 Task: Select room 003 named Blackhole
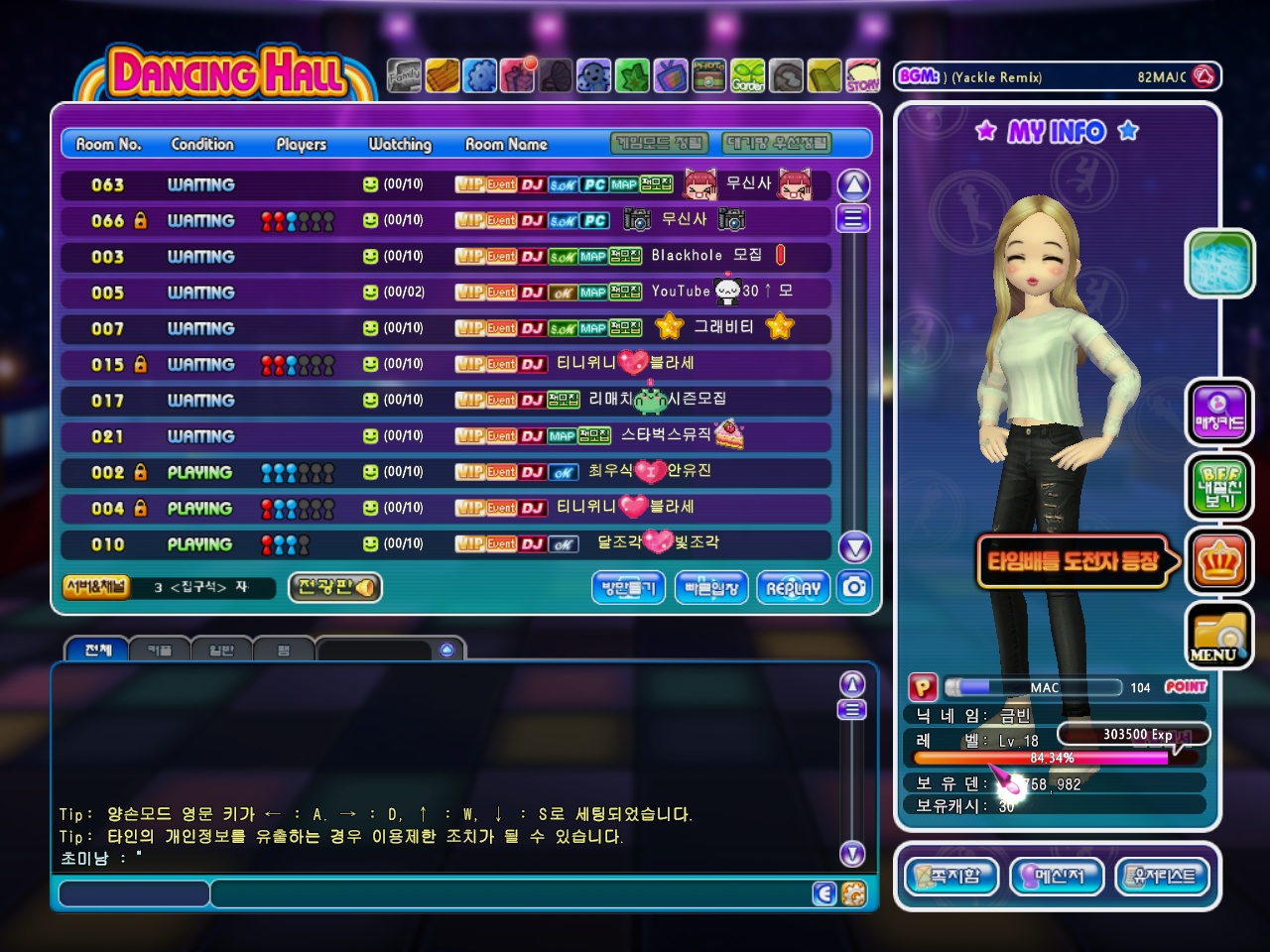tap(444, 256)
